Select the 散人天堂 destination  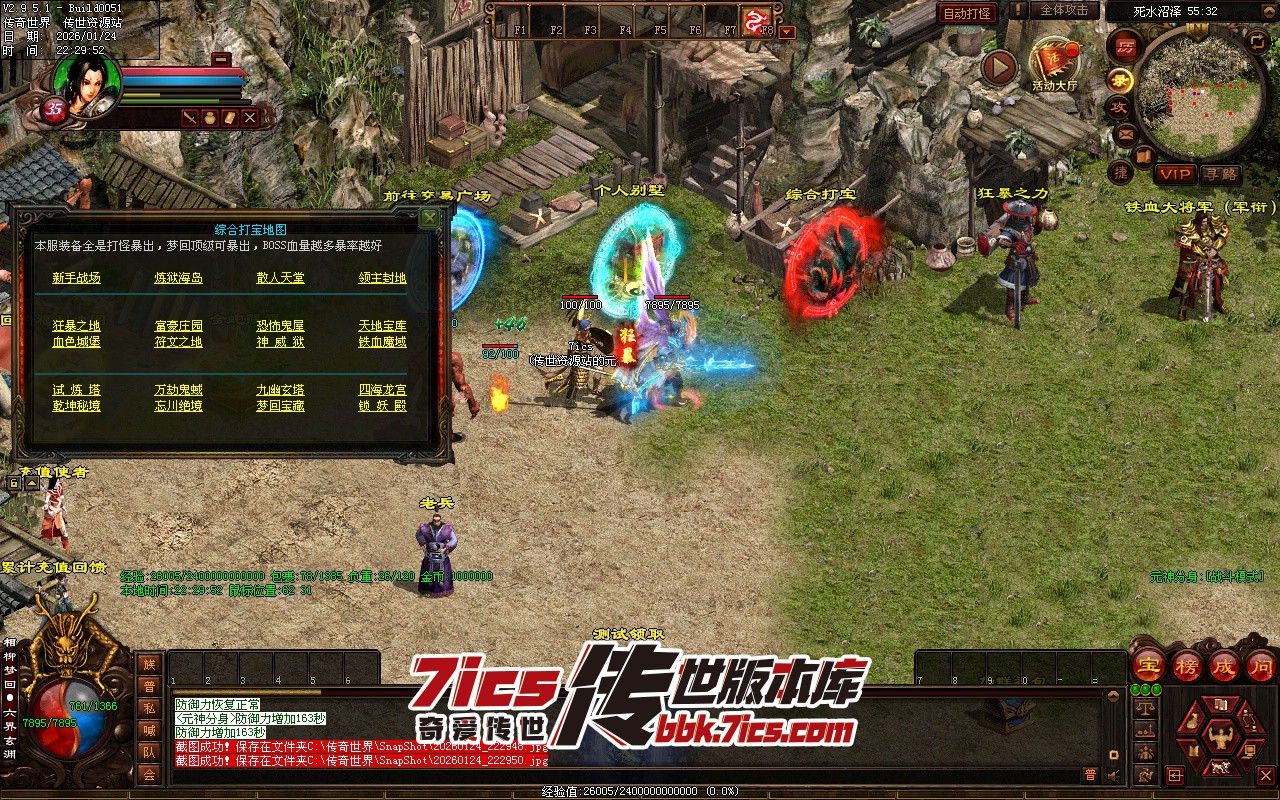pyautogui.click(x=280, y=278)
